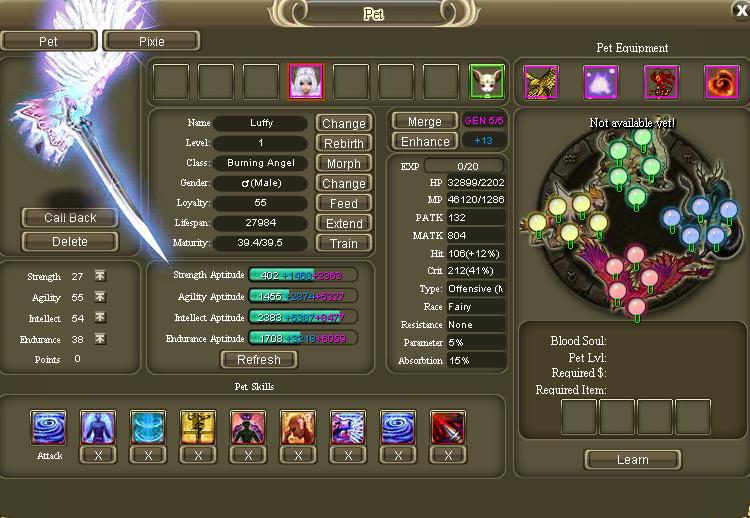Switch to the Pixie tab
Image resolution: width=750 pixels, height=518 pixels.
[151, 41]
